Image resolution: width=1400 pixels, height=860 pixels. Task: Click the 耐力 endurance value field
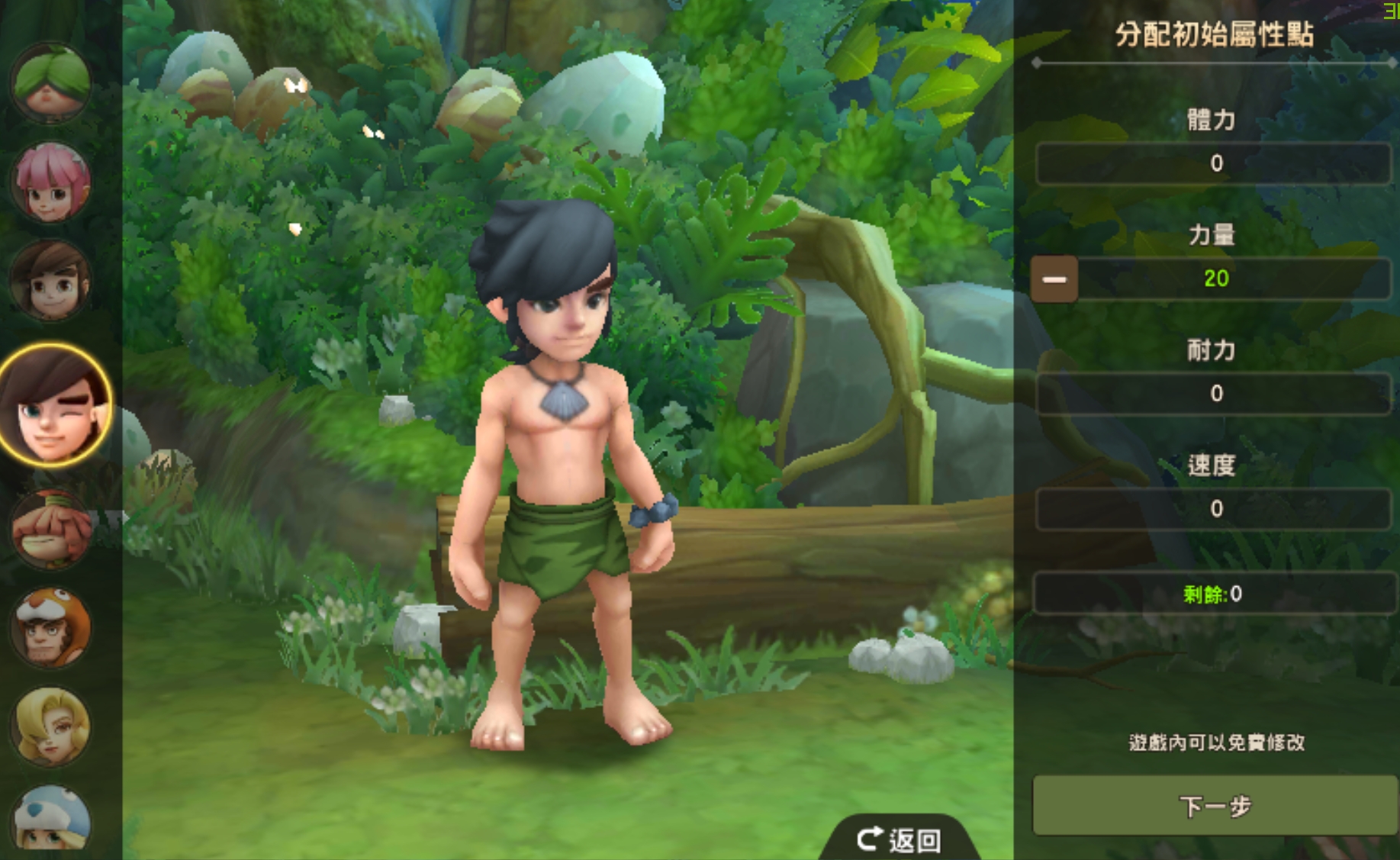click(x=1215, y=394)
